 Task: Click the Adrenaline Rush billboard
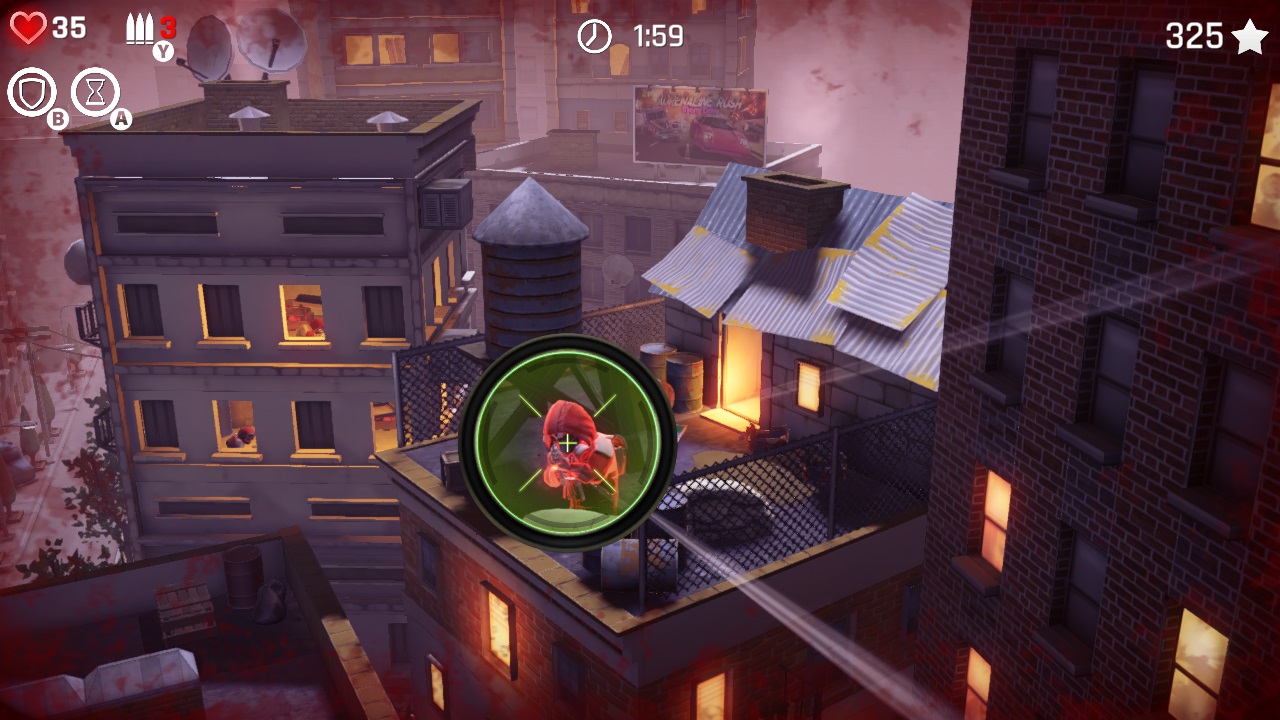point(700,127)
